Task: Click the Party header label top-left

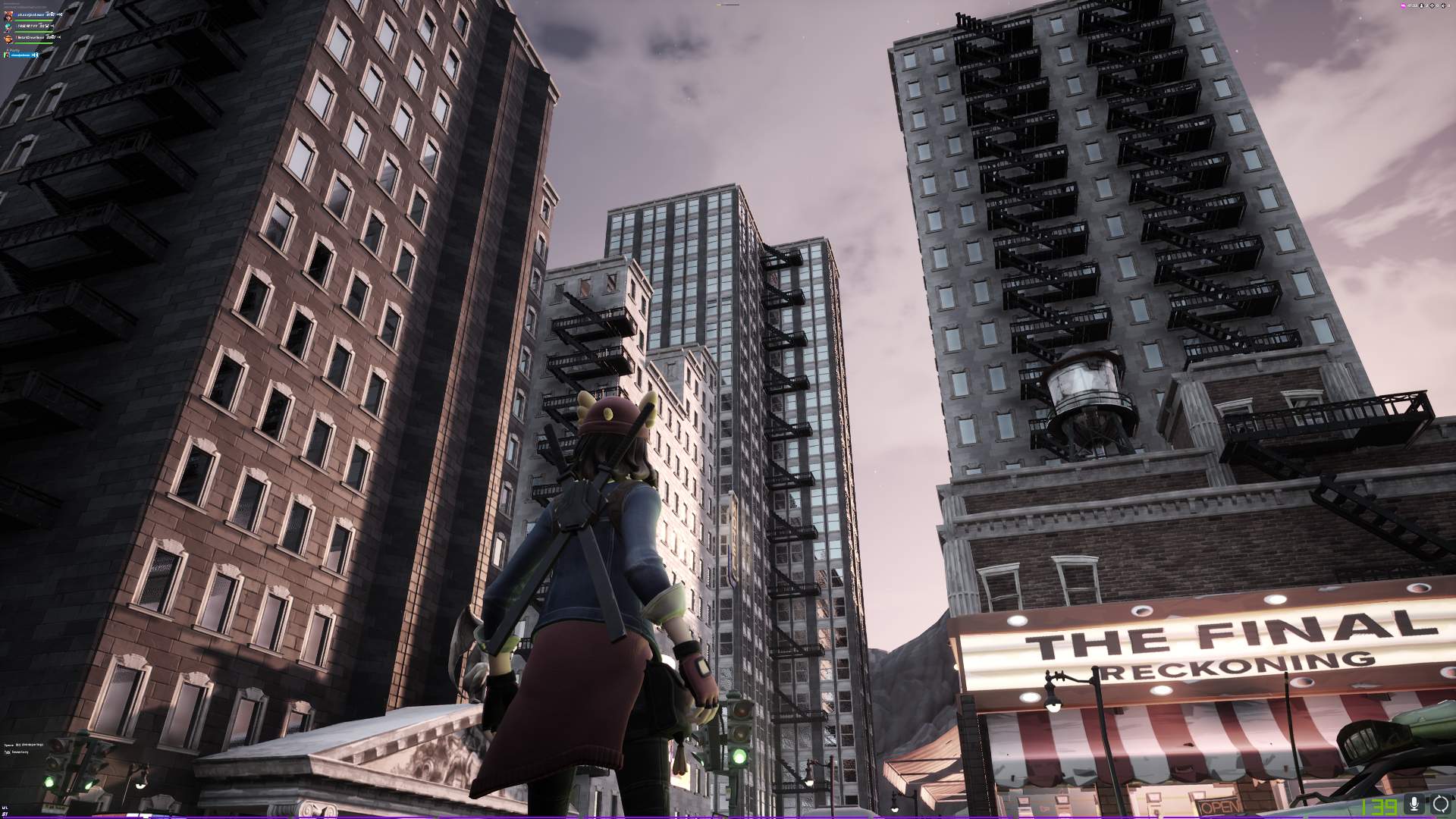Action: pyautogui.click(x=14, y=50)
